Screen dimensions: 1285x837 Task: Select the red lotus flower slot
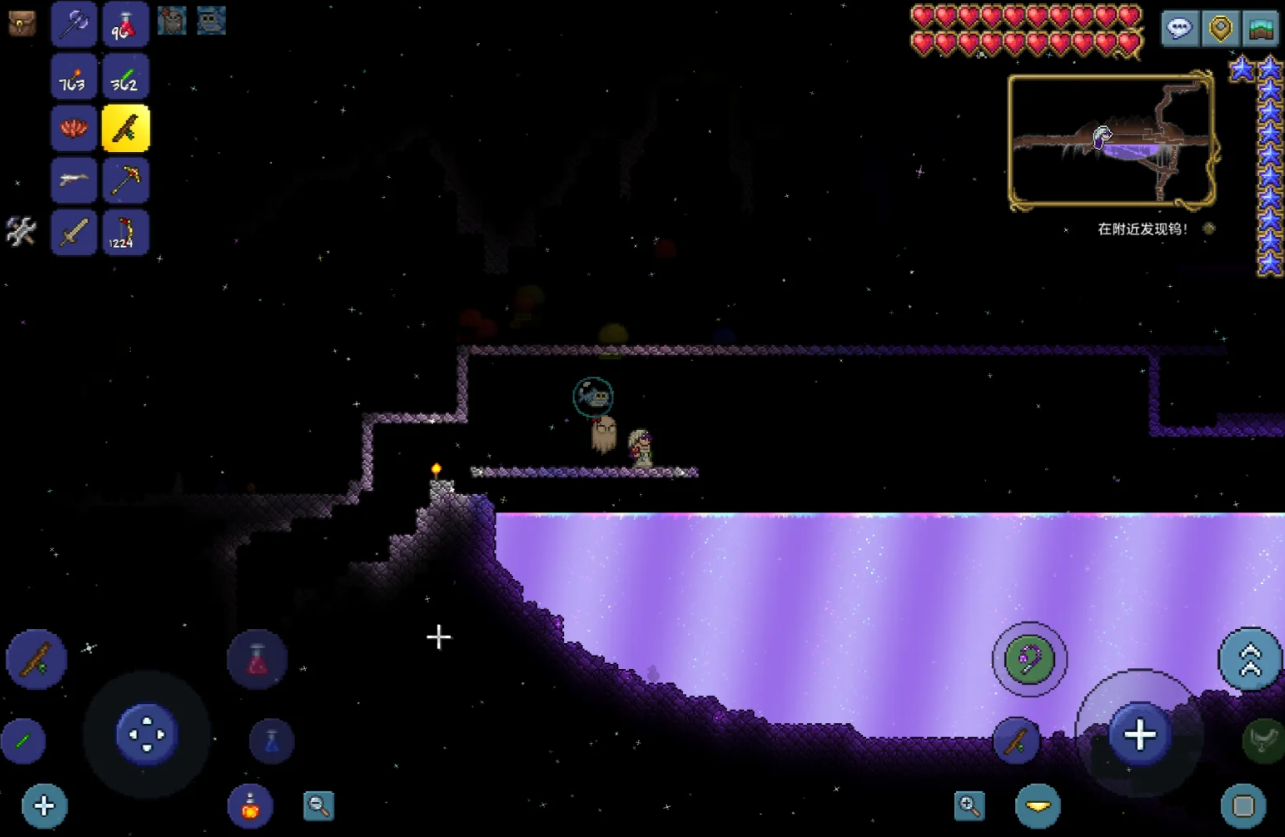(74, 128)
